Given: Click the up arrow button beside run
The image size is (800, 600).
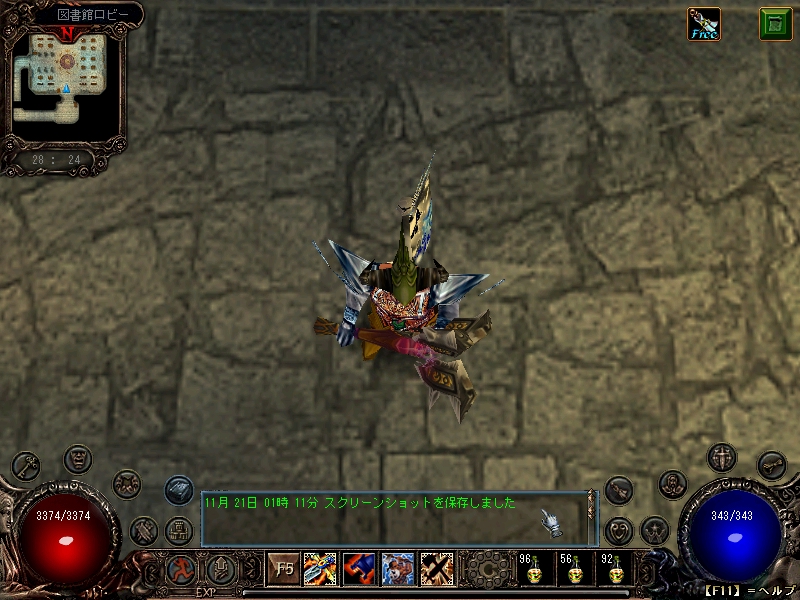Looking at the screenshot, I should [x=219, y=570].
